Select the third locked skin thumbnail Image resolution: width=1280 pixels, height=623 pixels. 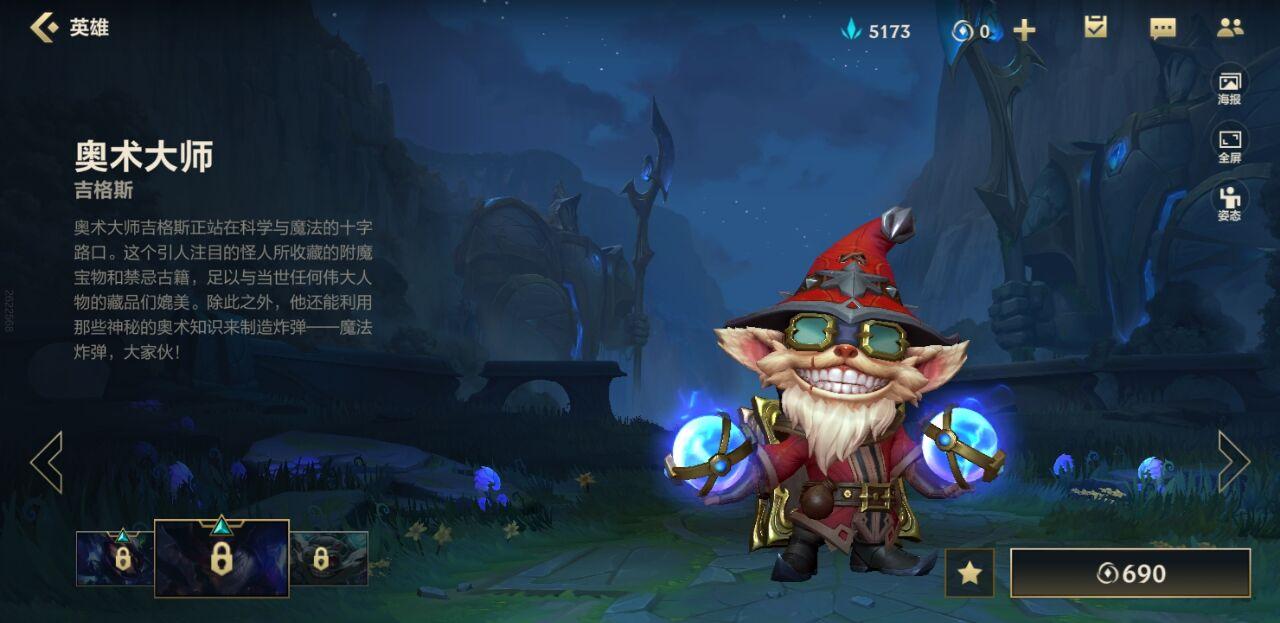(329, 558)
